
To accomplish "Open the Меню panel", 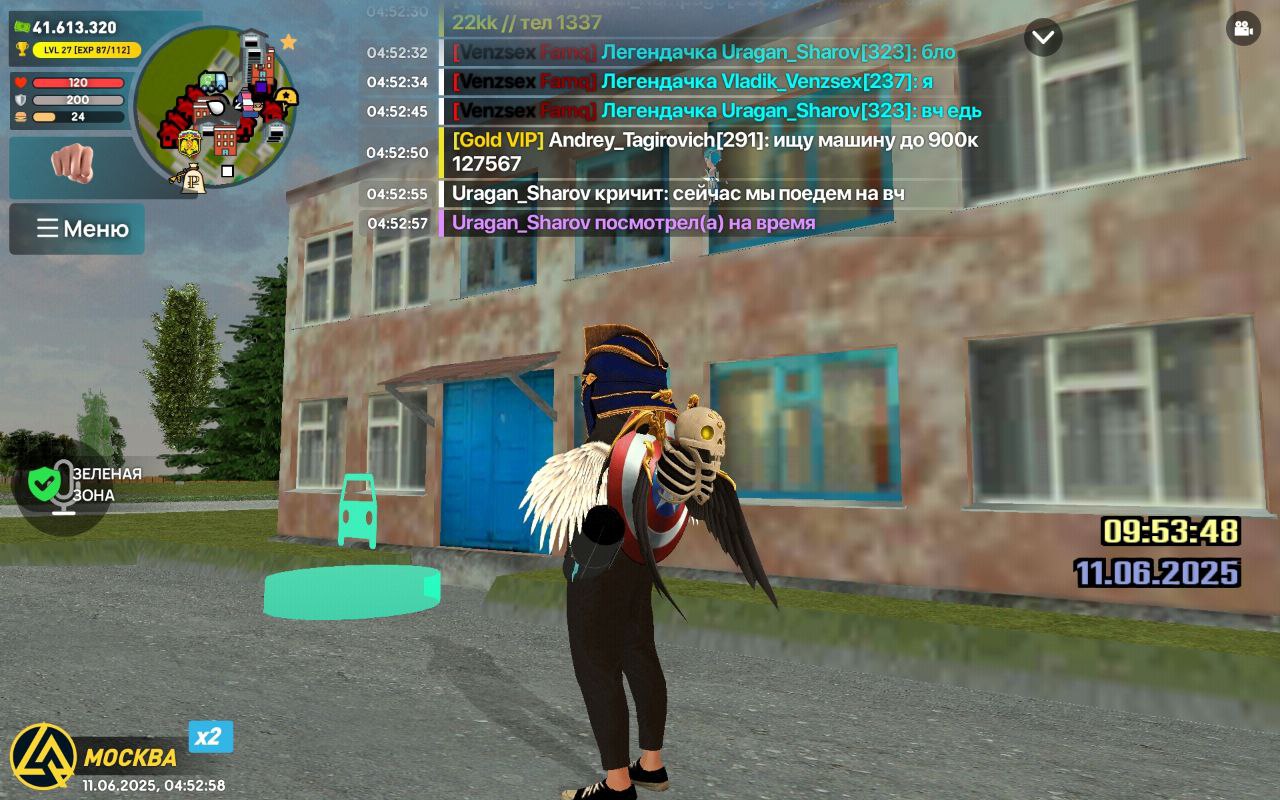I will (x=77, y=229).
